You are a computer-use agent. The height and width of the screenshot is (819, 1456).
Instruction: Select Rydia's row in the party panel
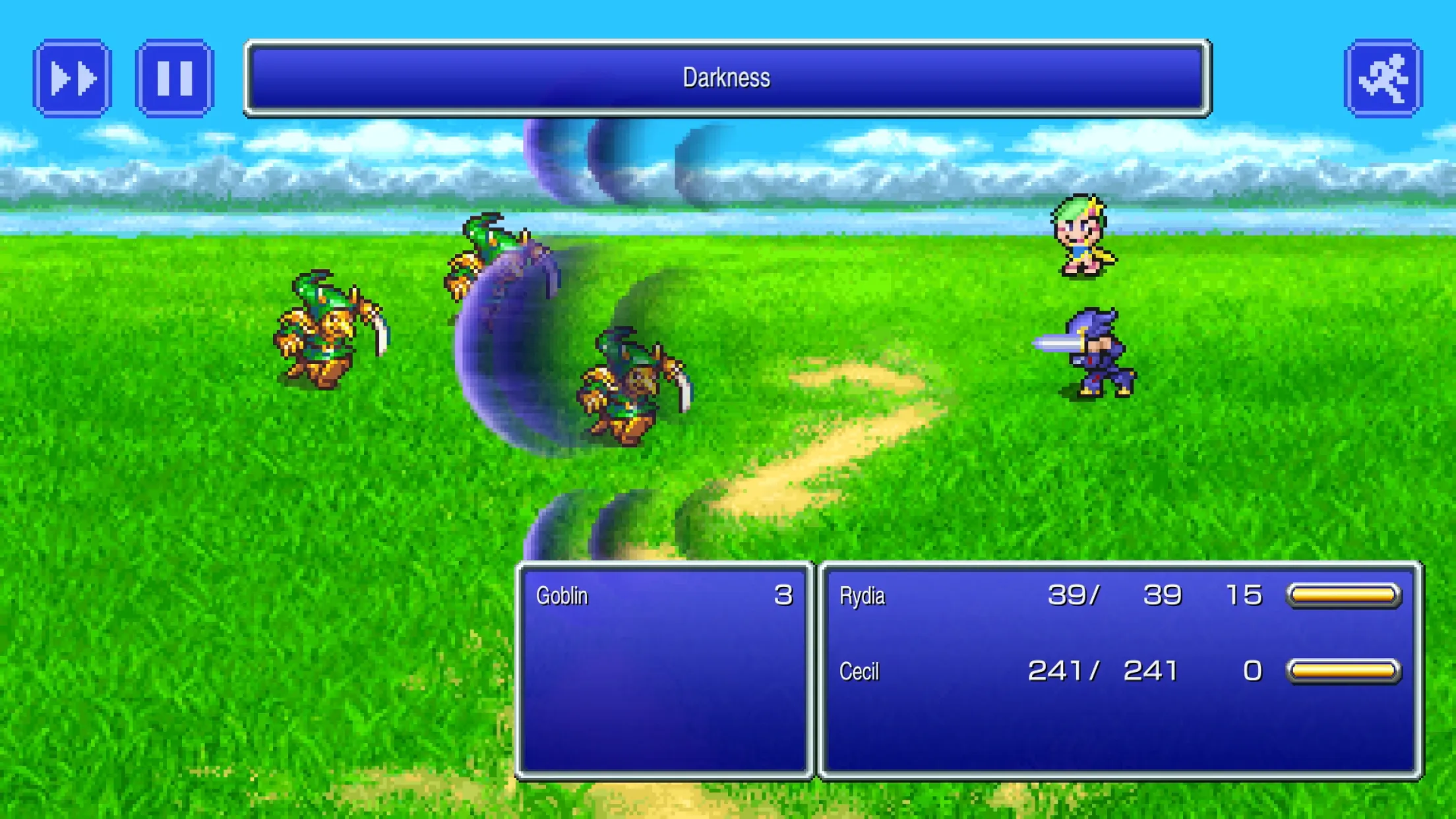(x=1118, y=595)
